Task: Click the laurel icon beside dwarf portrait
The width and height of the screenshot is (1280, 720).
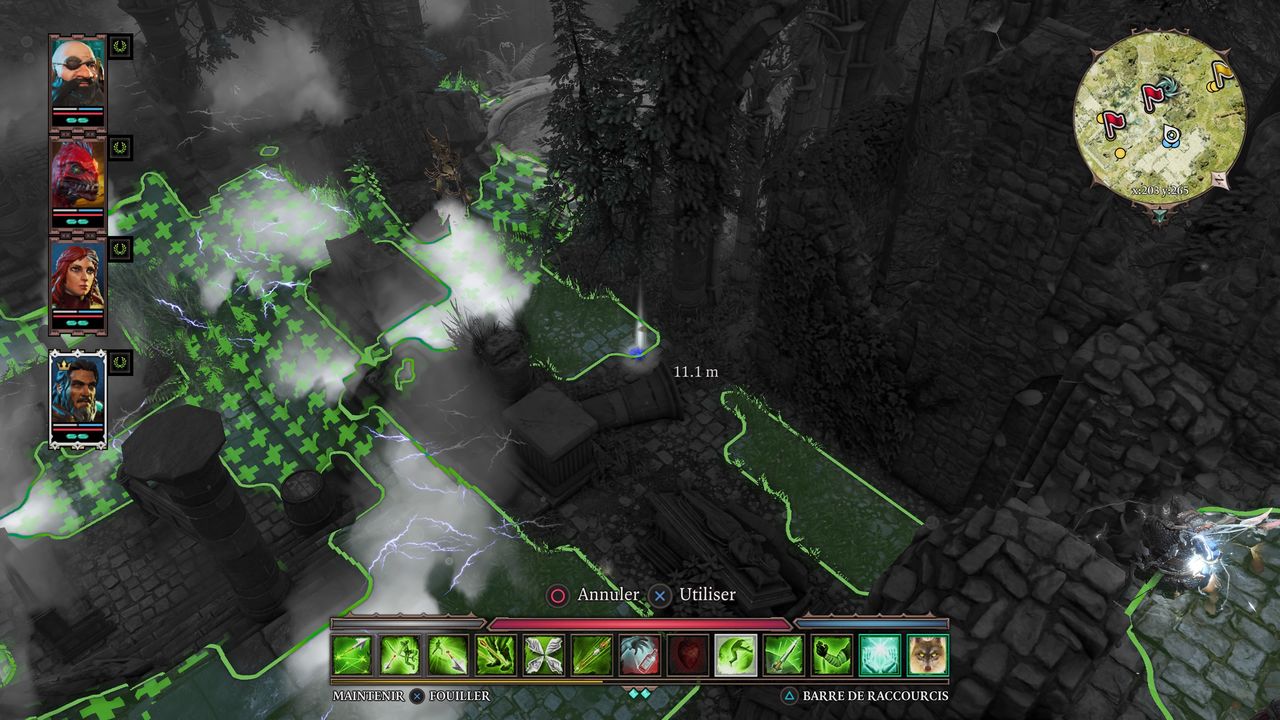Action: 121,46
